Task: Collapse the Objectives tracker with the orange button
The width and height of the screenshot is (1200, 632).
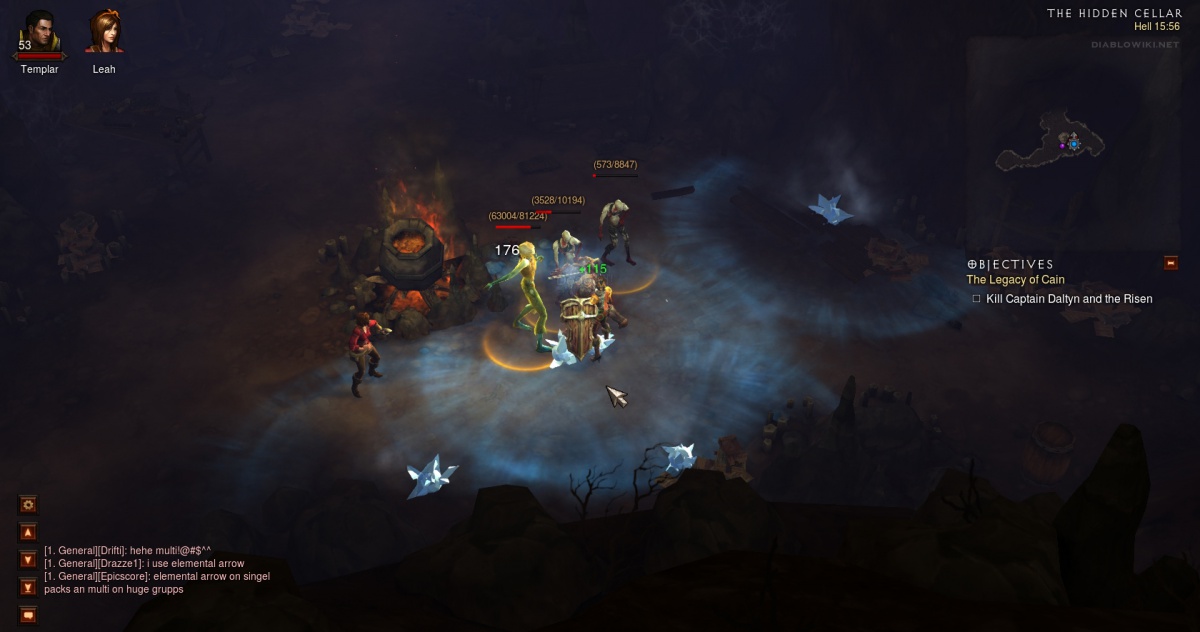Action: 1171,263
